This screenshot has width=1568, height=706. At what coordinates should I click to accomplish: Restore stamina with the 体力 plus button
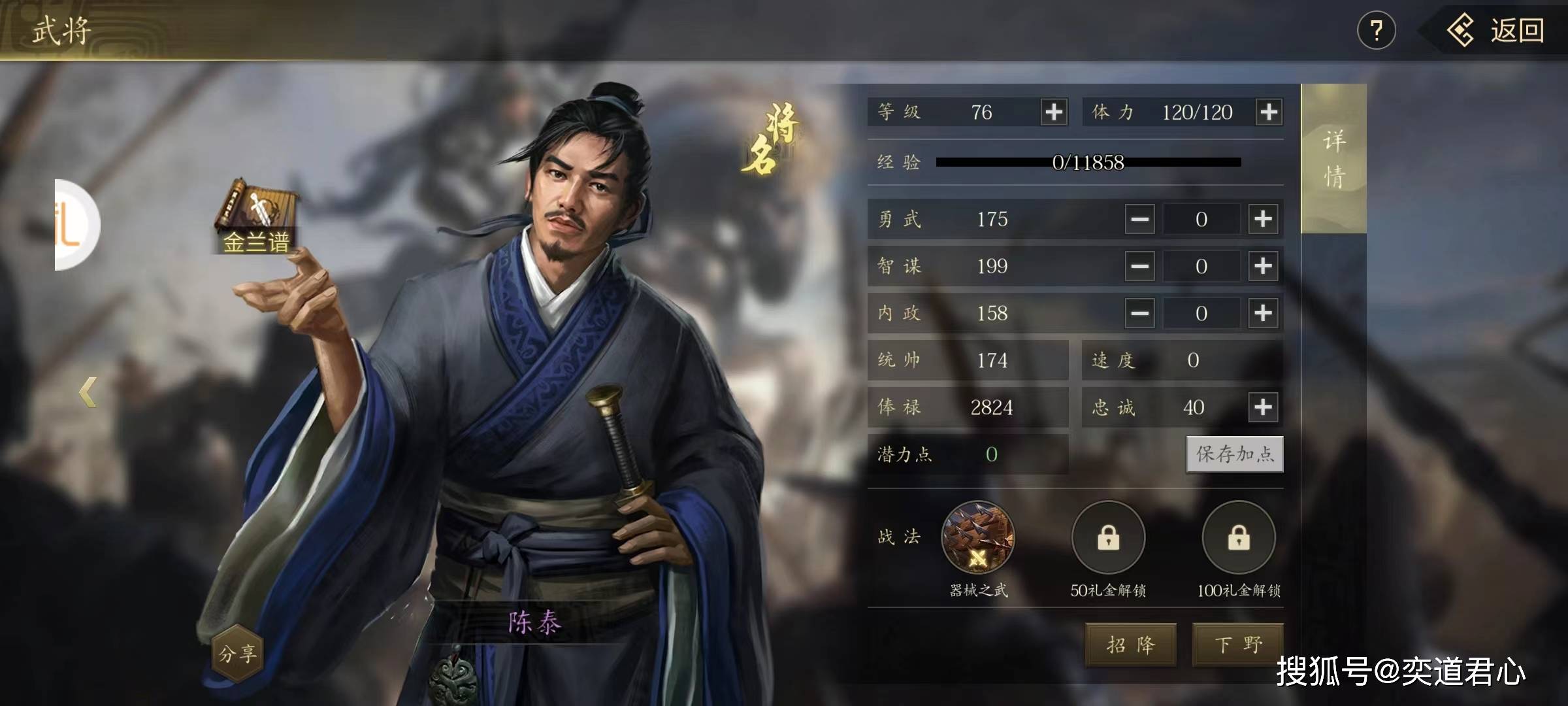click(1269, 112)
